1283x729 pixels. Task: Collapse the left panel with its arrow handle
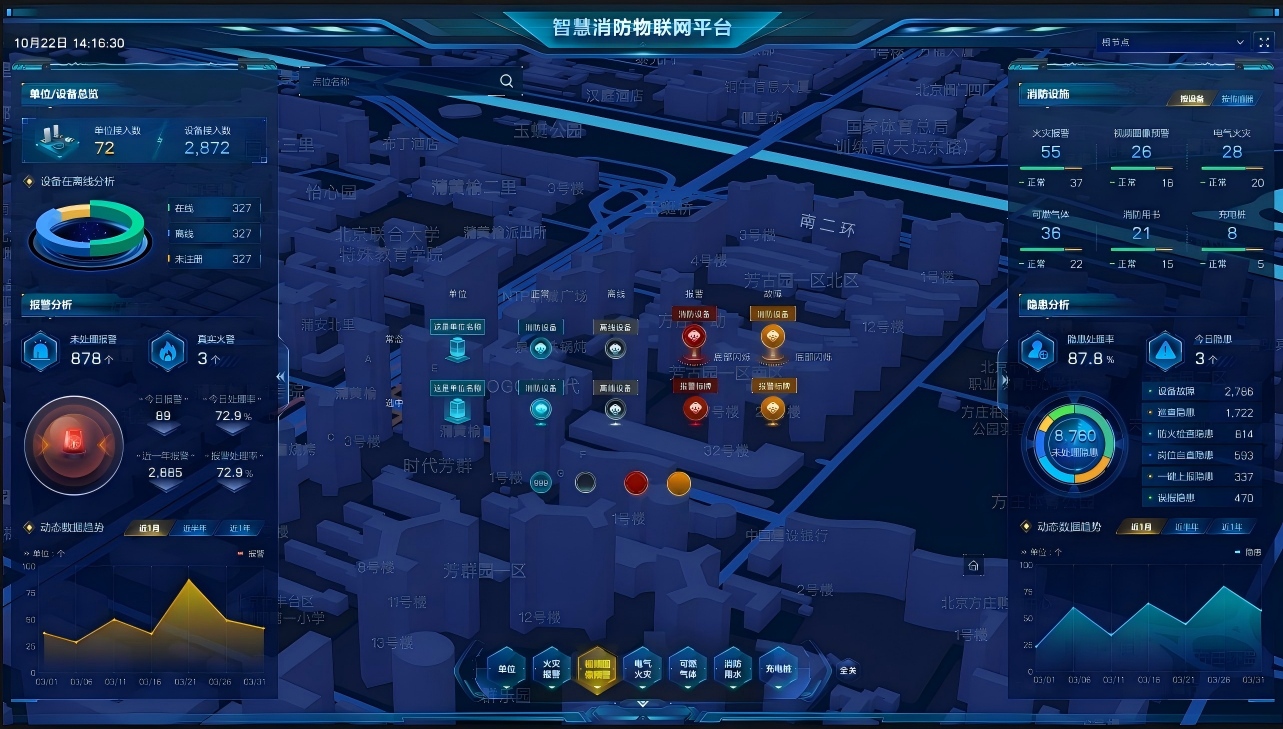click(x=281, y=377)
